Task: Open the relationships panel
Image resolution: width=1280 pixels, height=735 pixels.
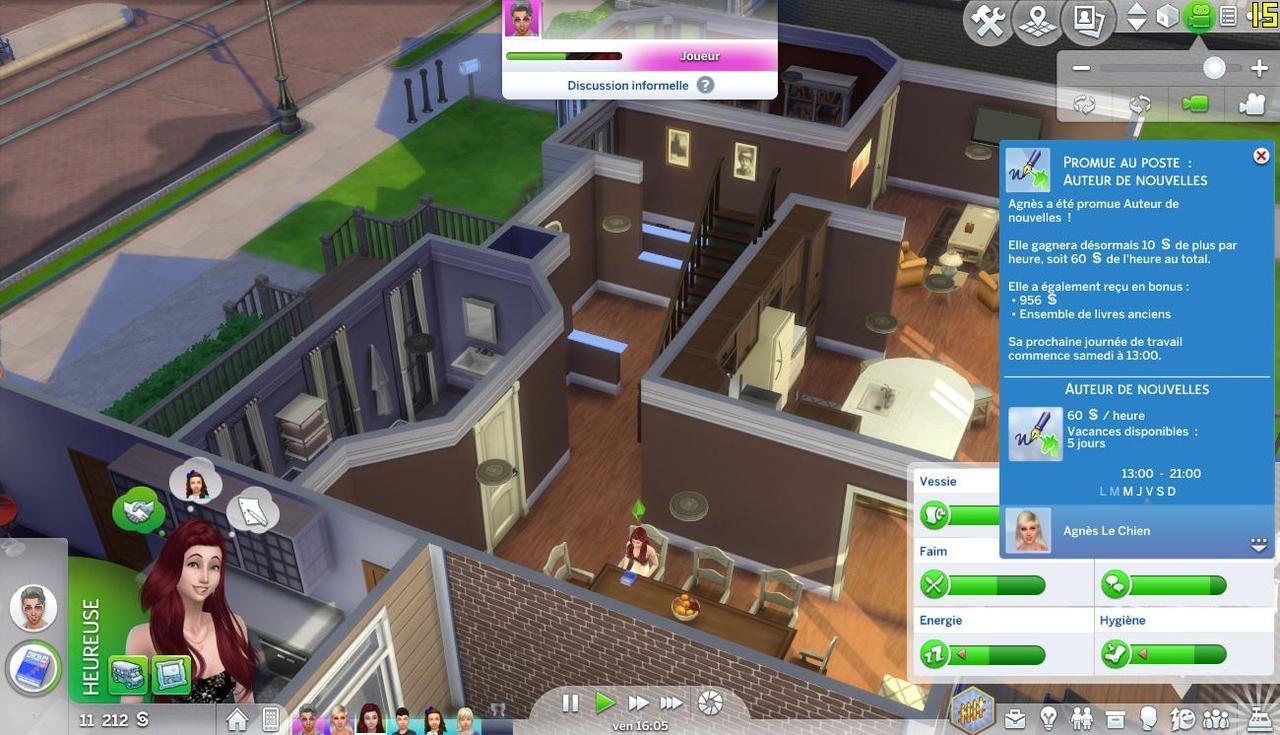Action: pyautogui.click(x=1081, y=717)
